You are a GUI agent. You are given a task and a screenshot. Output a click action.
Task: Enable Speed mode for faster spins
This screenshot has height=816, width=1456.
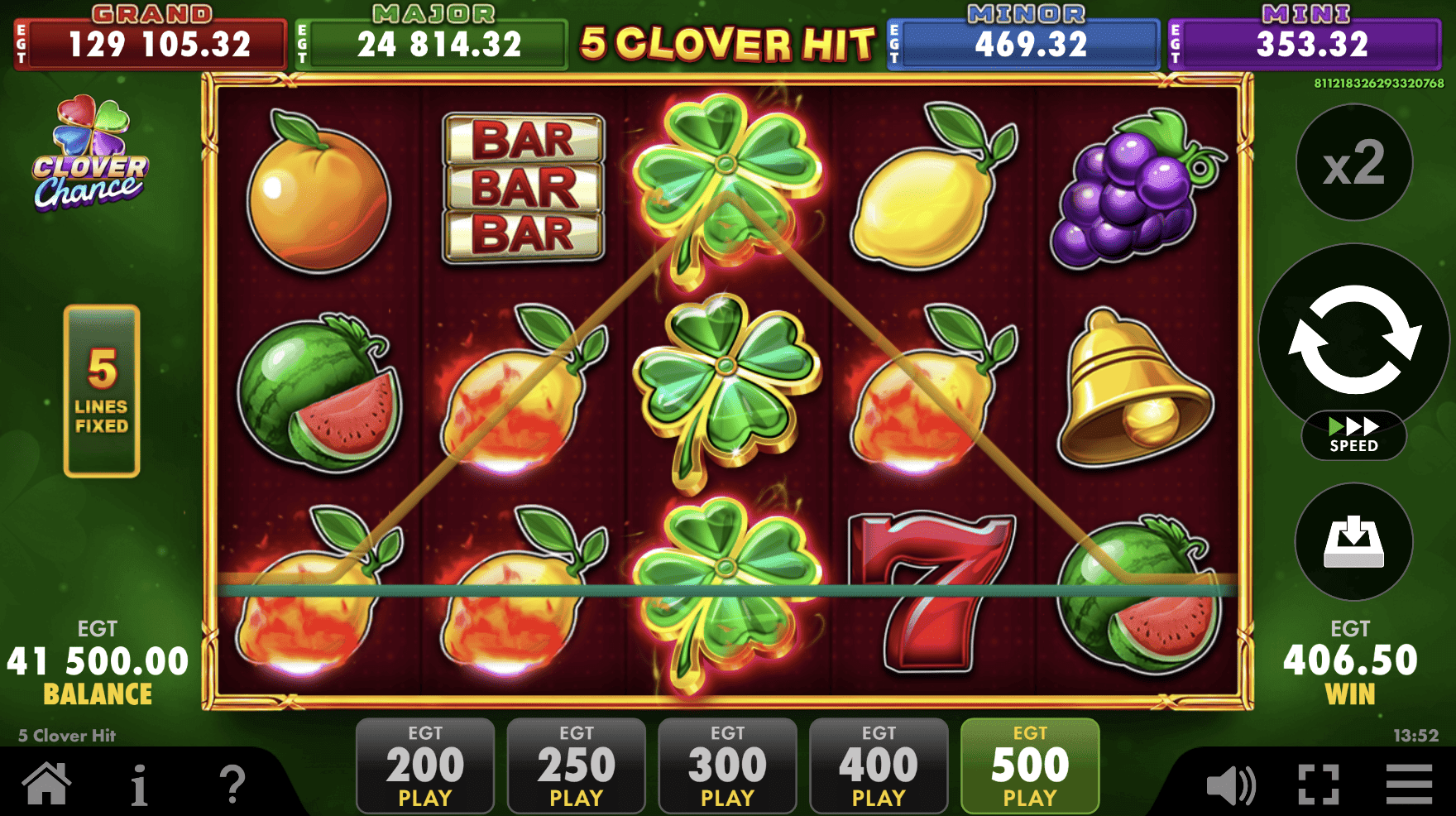1352,433
